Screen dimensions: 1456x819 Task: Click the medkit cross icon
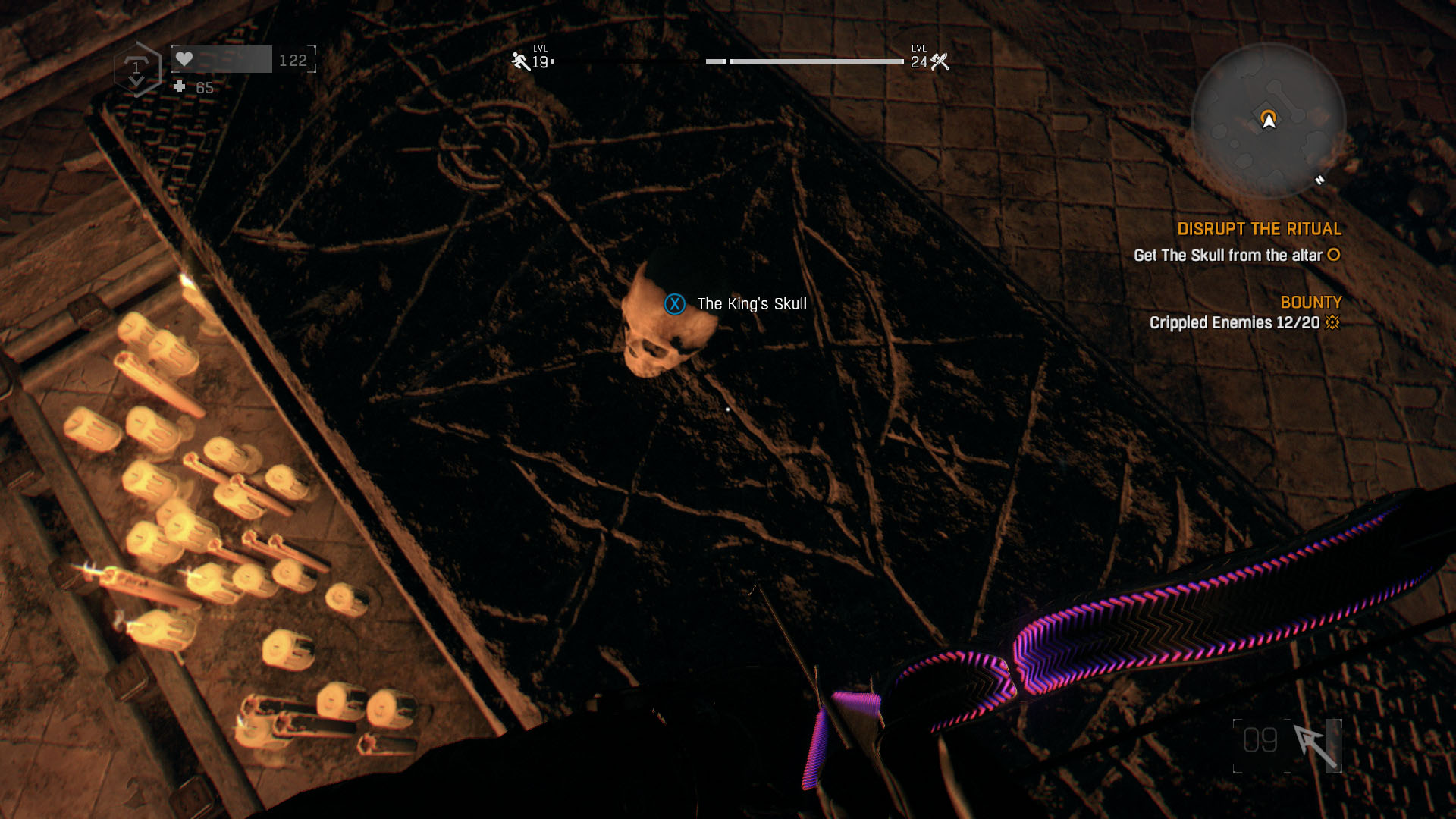180,87
